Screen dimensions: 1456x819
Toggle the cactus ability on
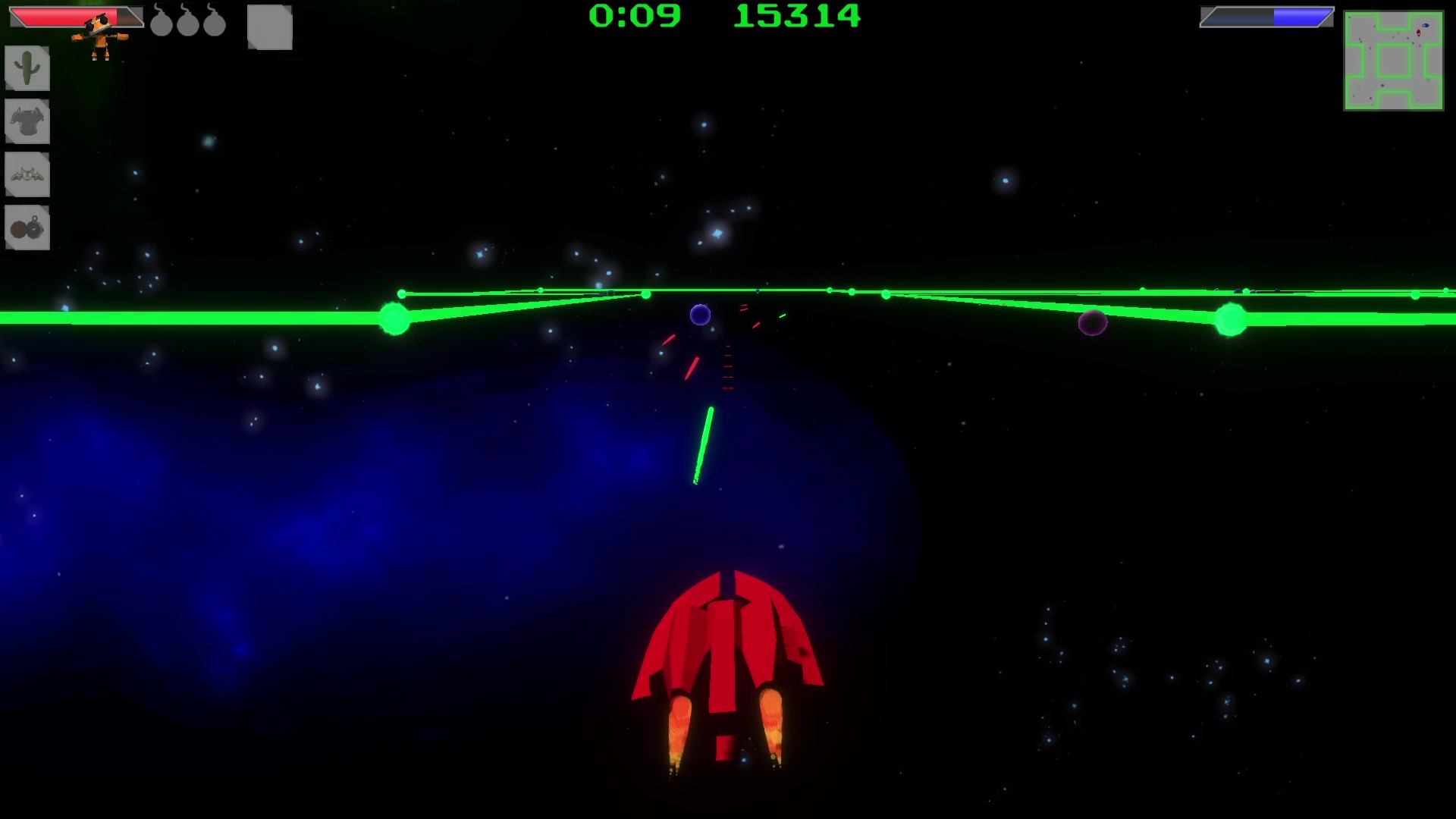point(27,68)
